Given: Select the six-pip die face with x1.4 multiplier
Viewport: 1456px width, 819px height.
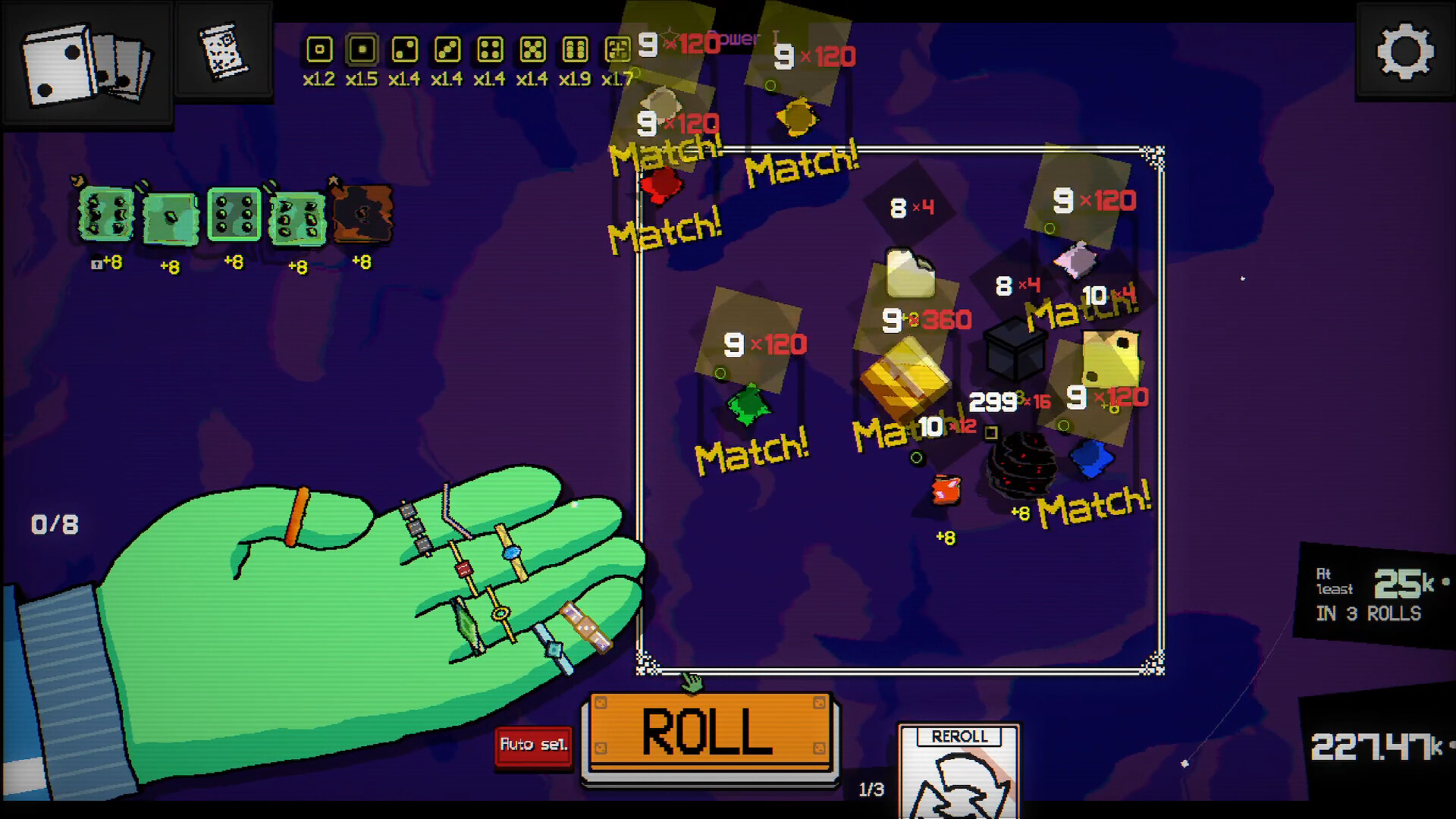Looking at the screenshot, I should click(533, 49).
